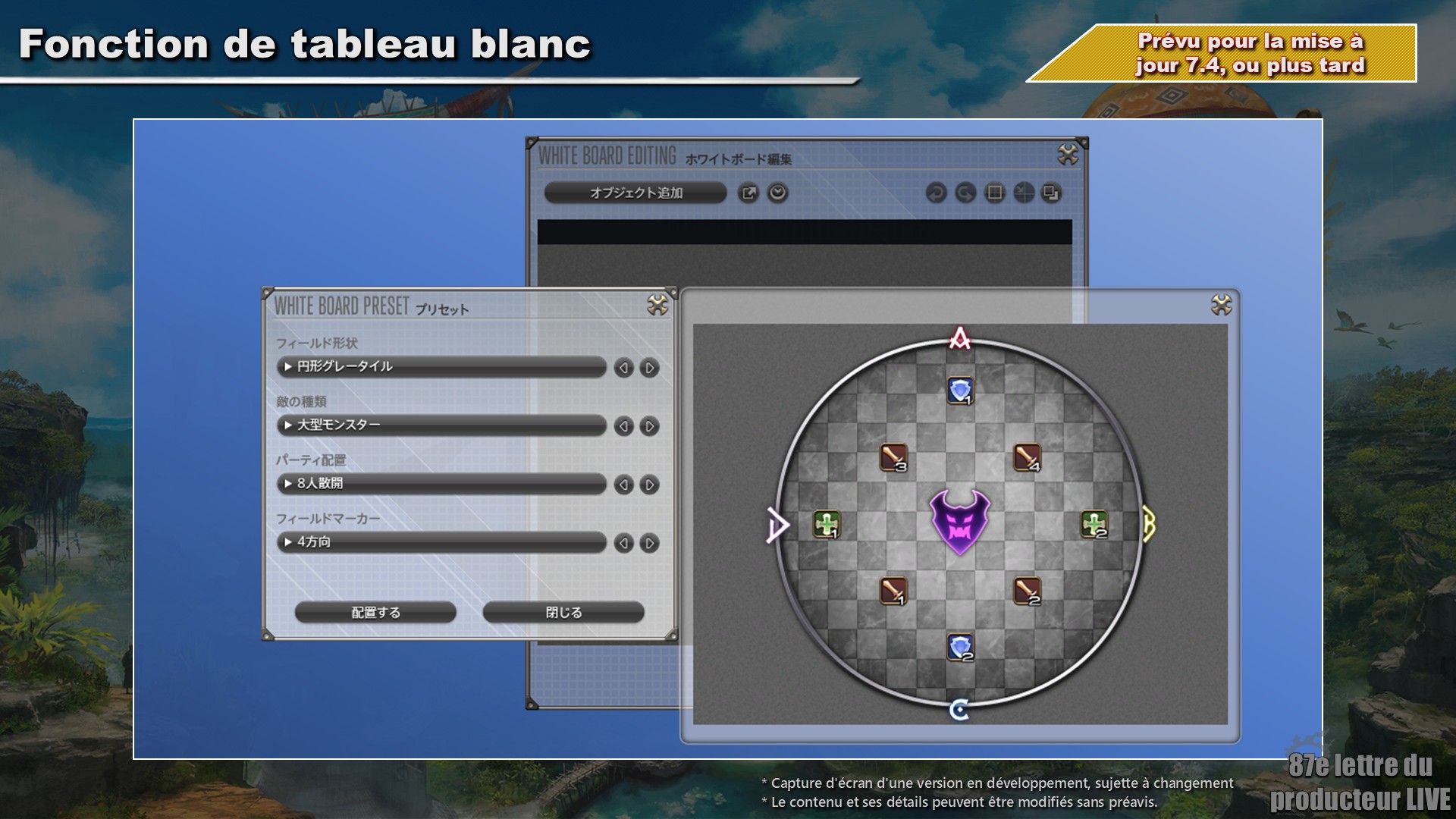
Task: Click the red waymarker A
Action: [x=960, y=338]
